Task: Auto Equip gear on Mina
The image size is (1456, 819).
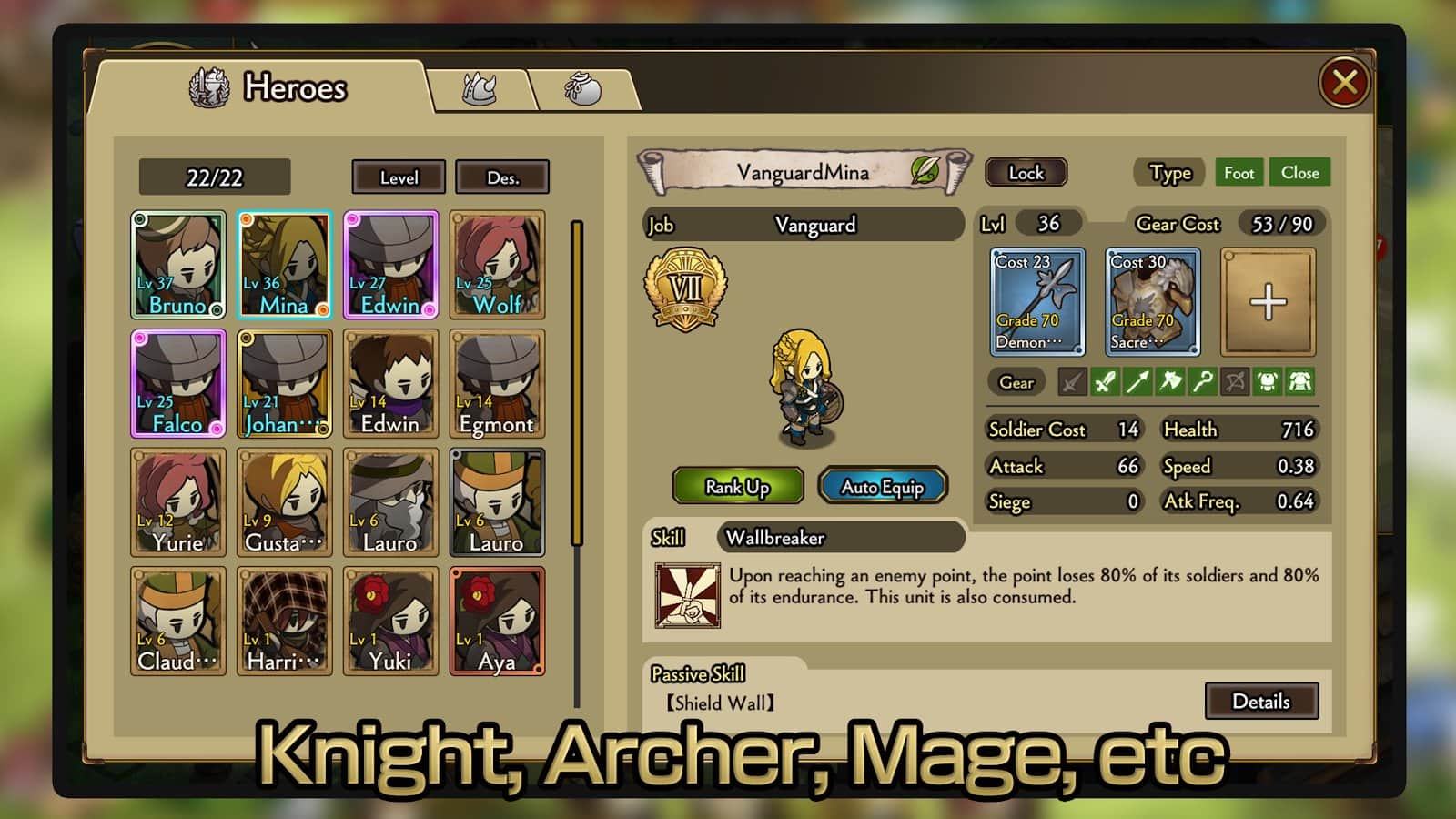Action: 882,487
